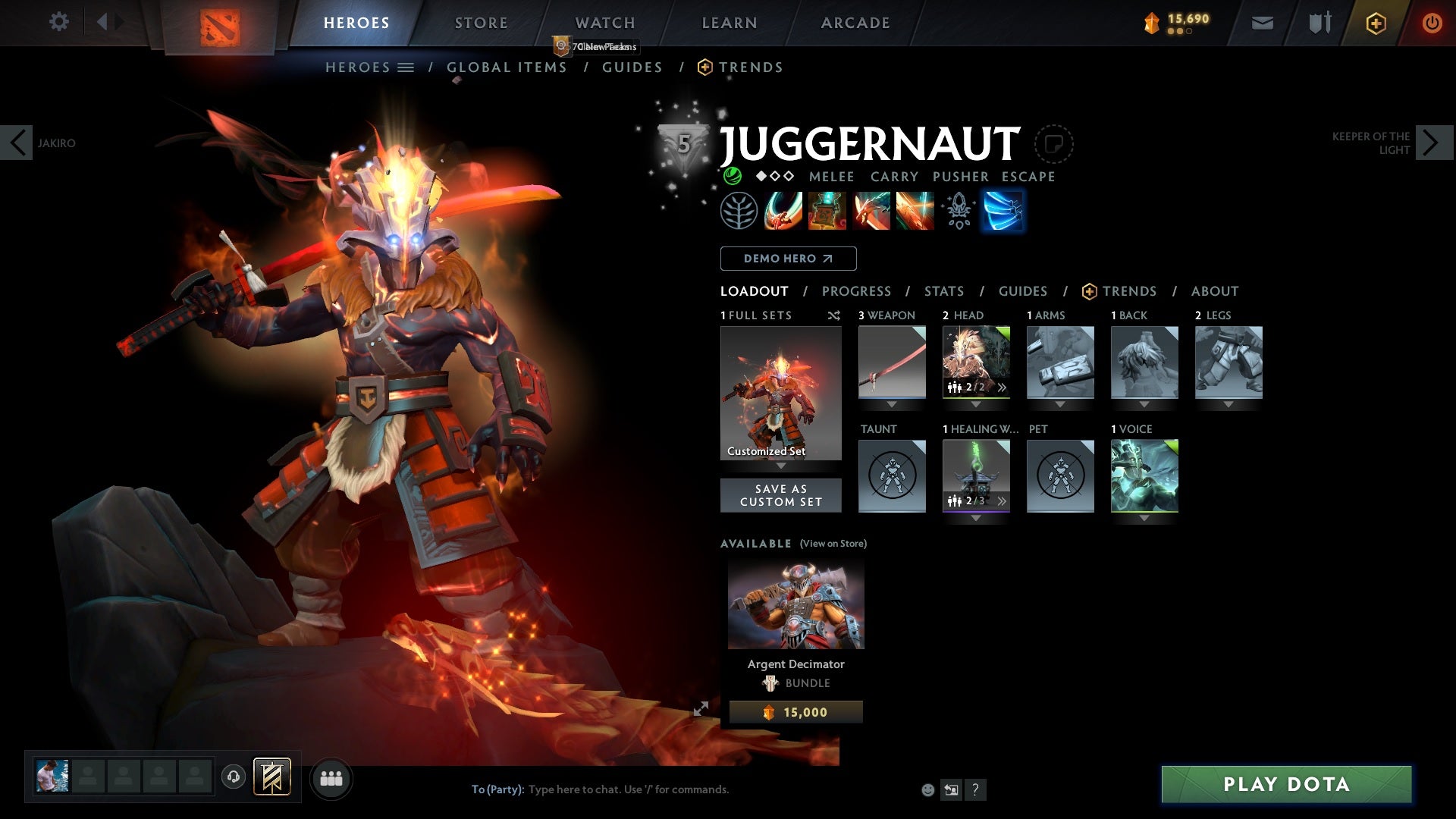Open the WEAPON slot dropdown arrow

(892, 403)
